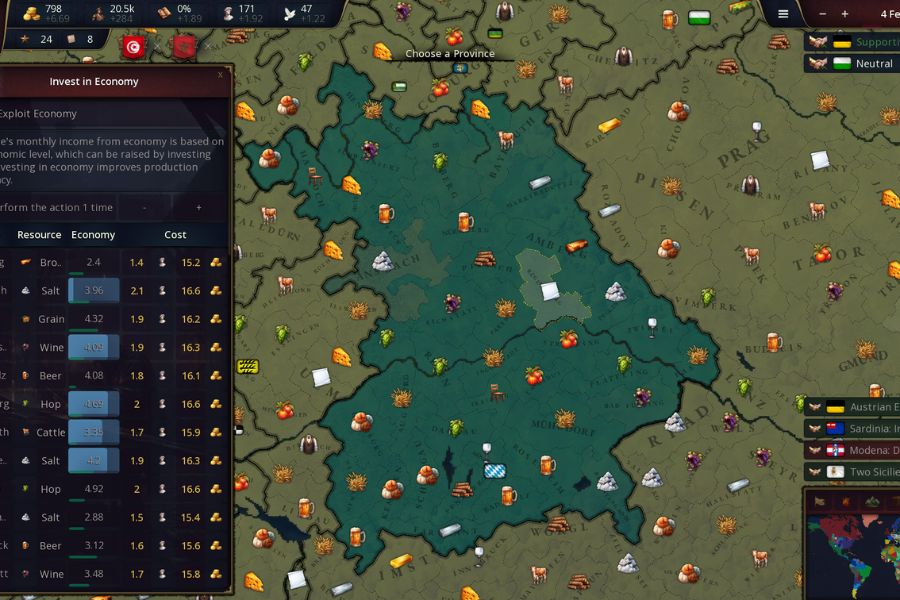Raise game speed with the plus button
The height and width of the screenshot is (600, 900).
(845, 14)
